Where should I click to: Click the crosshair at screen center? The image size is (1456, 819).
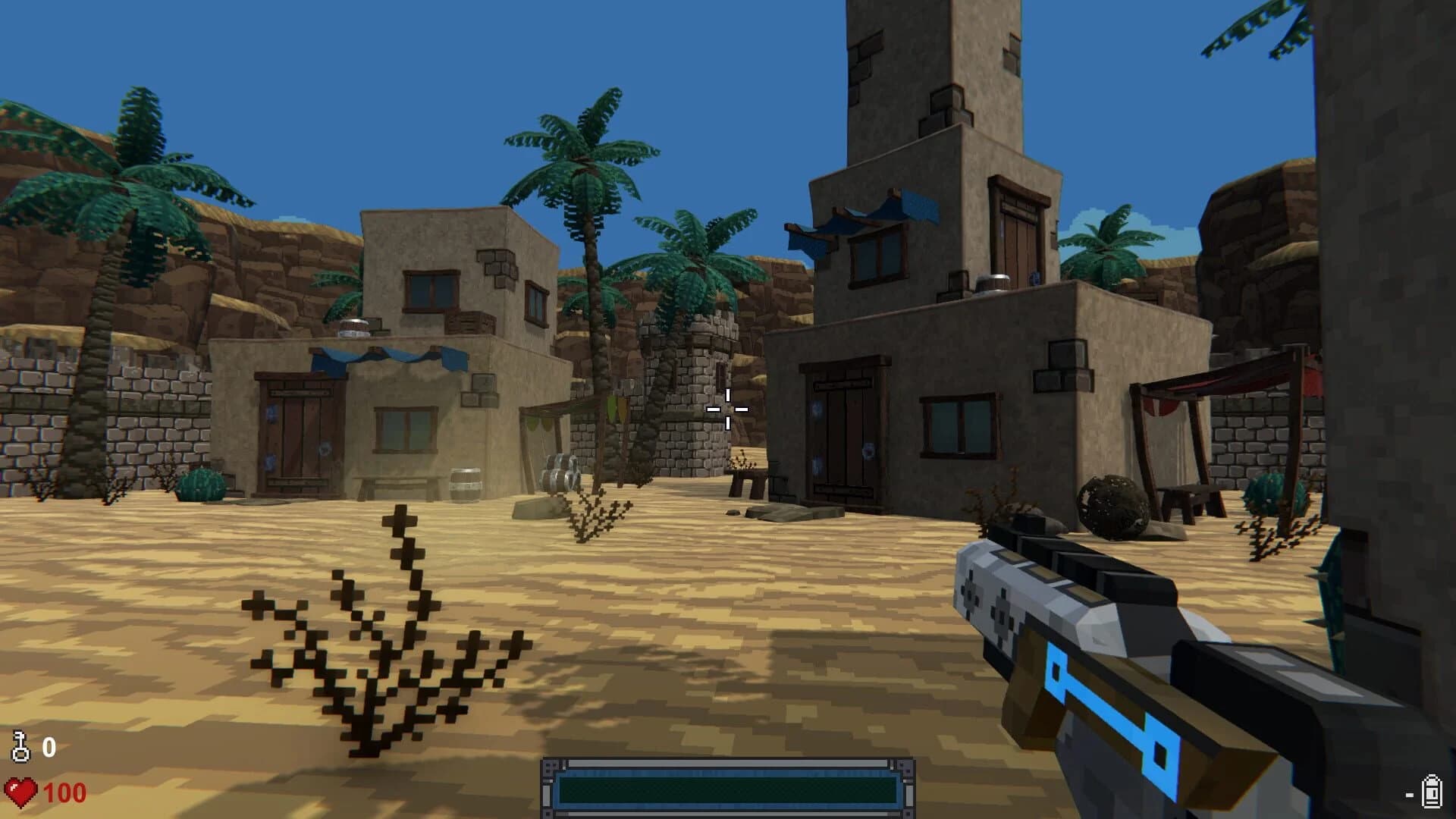click(730, 408)
